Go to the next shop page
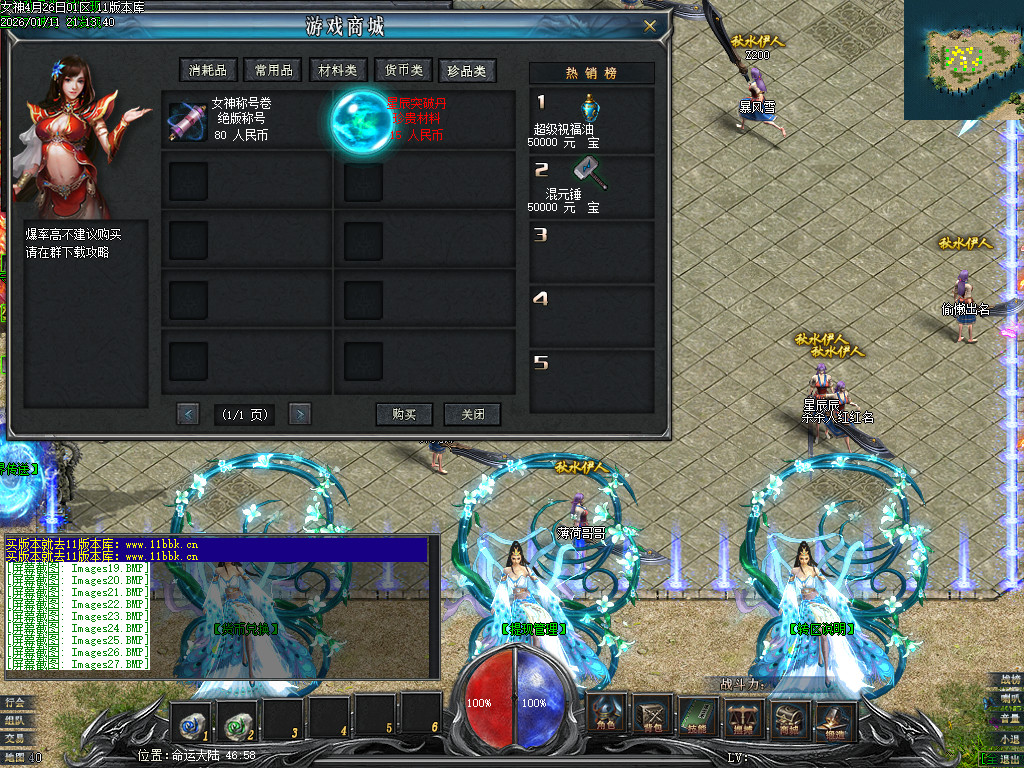Viewport: 1024px width, 768px height. [x=299, y=414]
